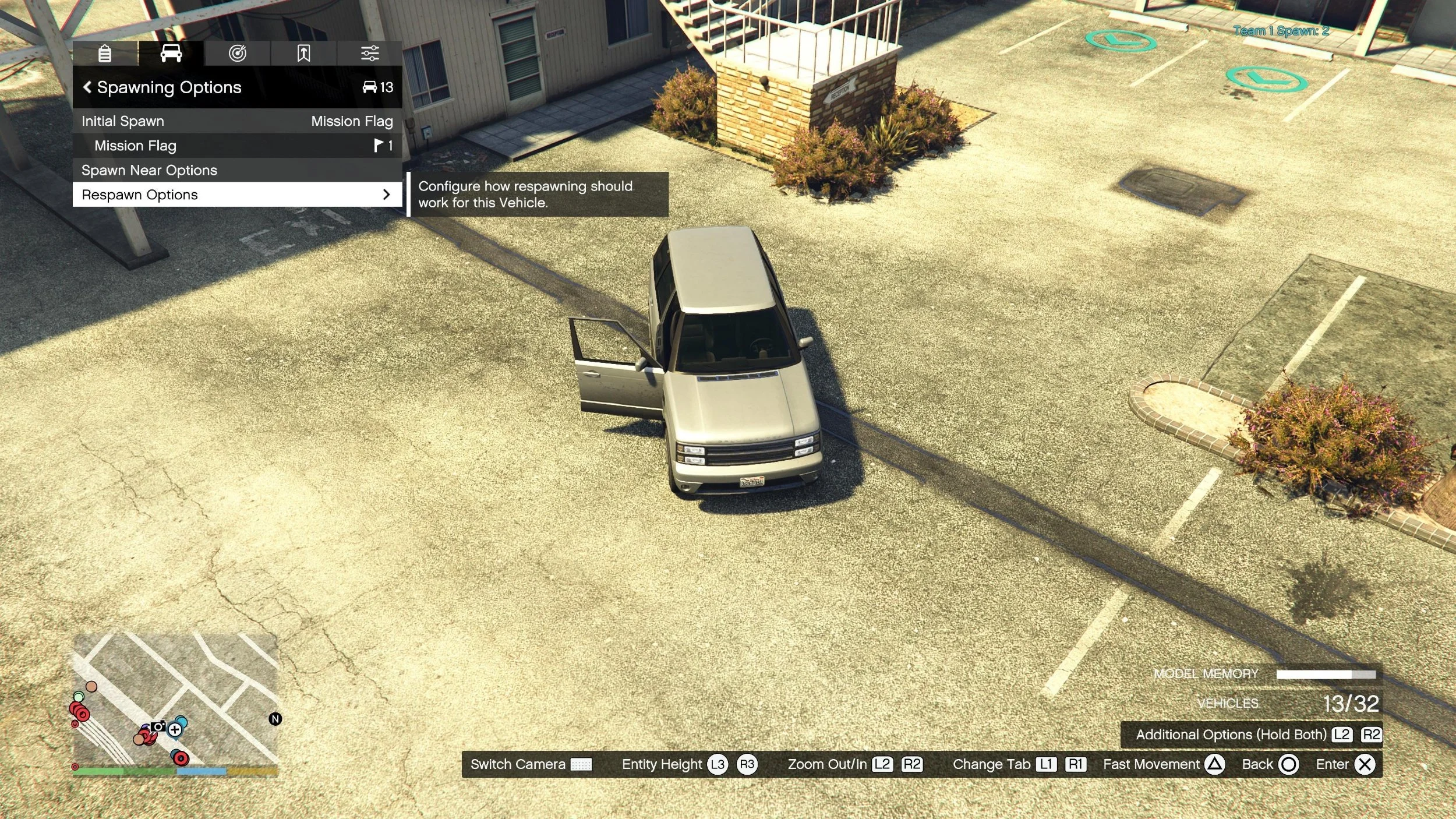1456x819 pixels.
Task: Open the bookmark flag tab
Action: click(303, 54)
